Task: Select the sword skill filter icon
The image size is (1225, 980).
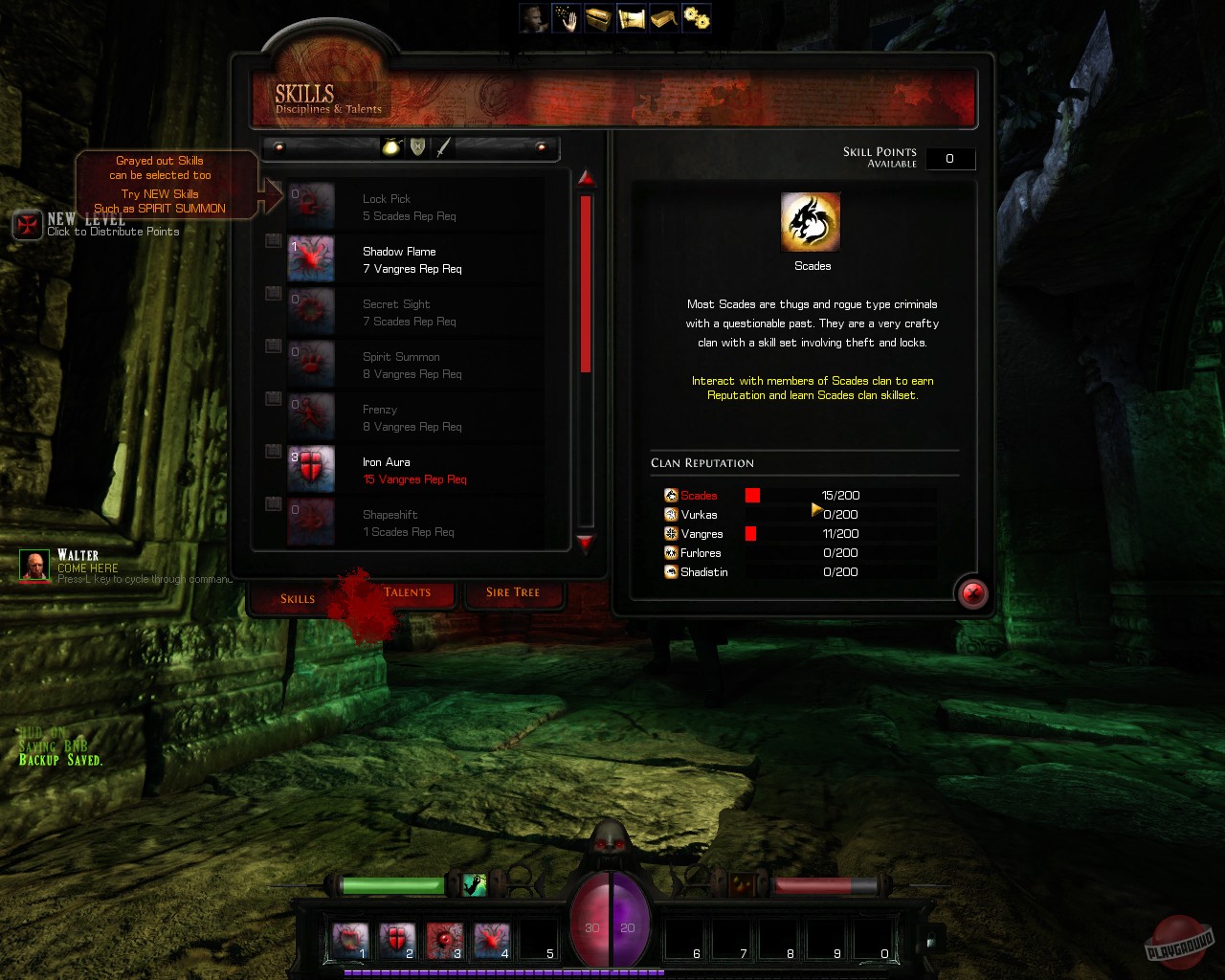Action: [x=442, y=146]
